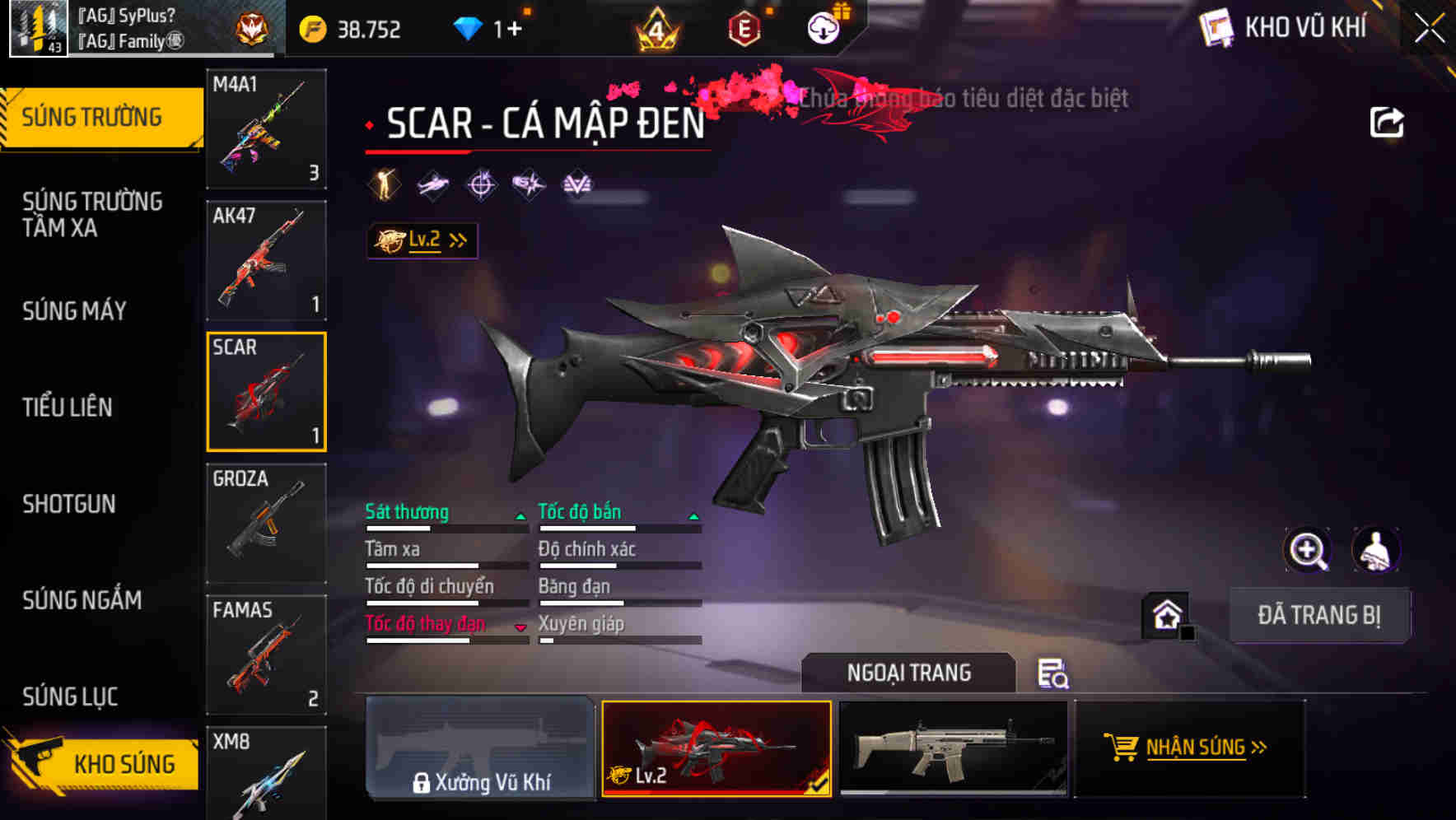Open the crown rank icon showing level 4
The height and width of the screenshot is (820, 1456).
659,27
